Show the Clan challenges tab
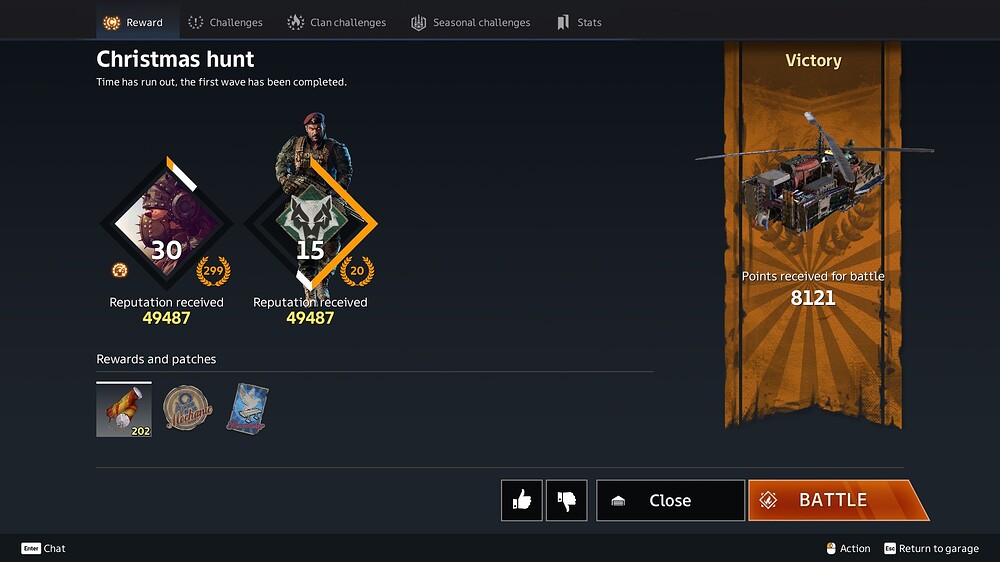The height and width of the screenshot is (562, 1000). 336,22
